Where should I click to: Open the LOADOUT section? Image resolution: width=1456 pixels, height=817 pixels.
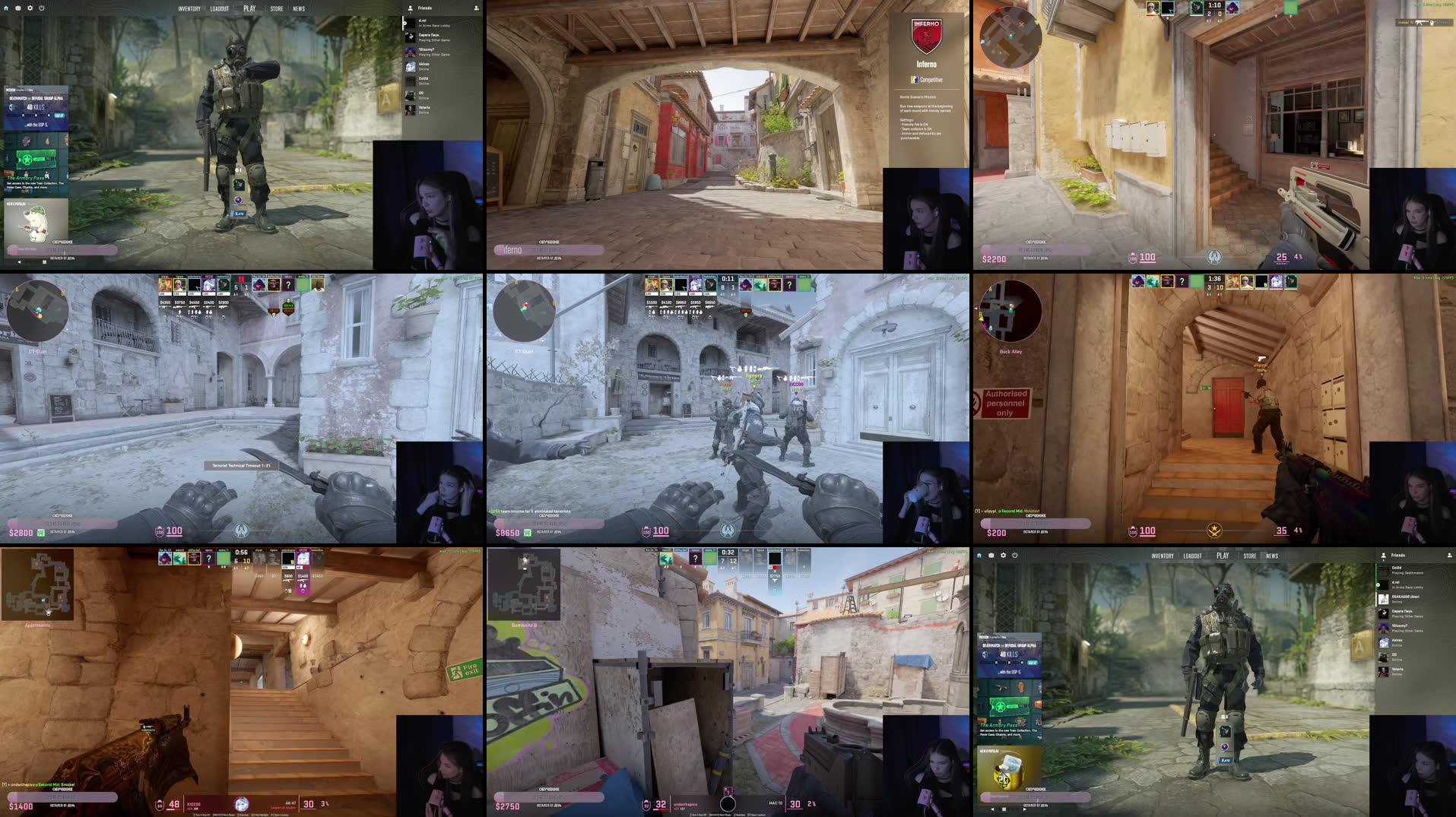219,8
